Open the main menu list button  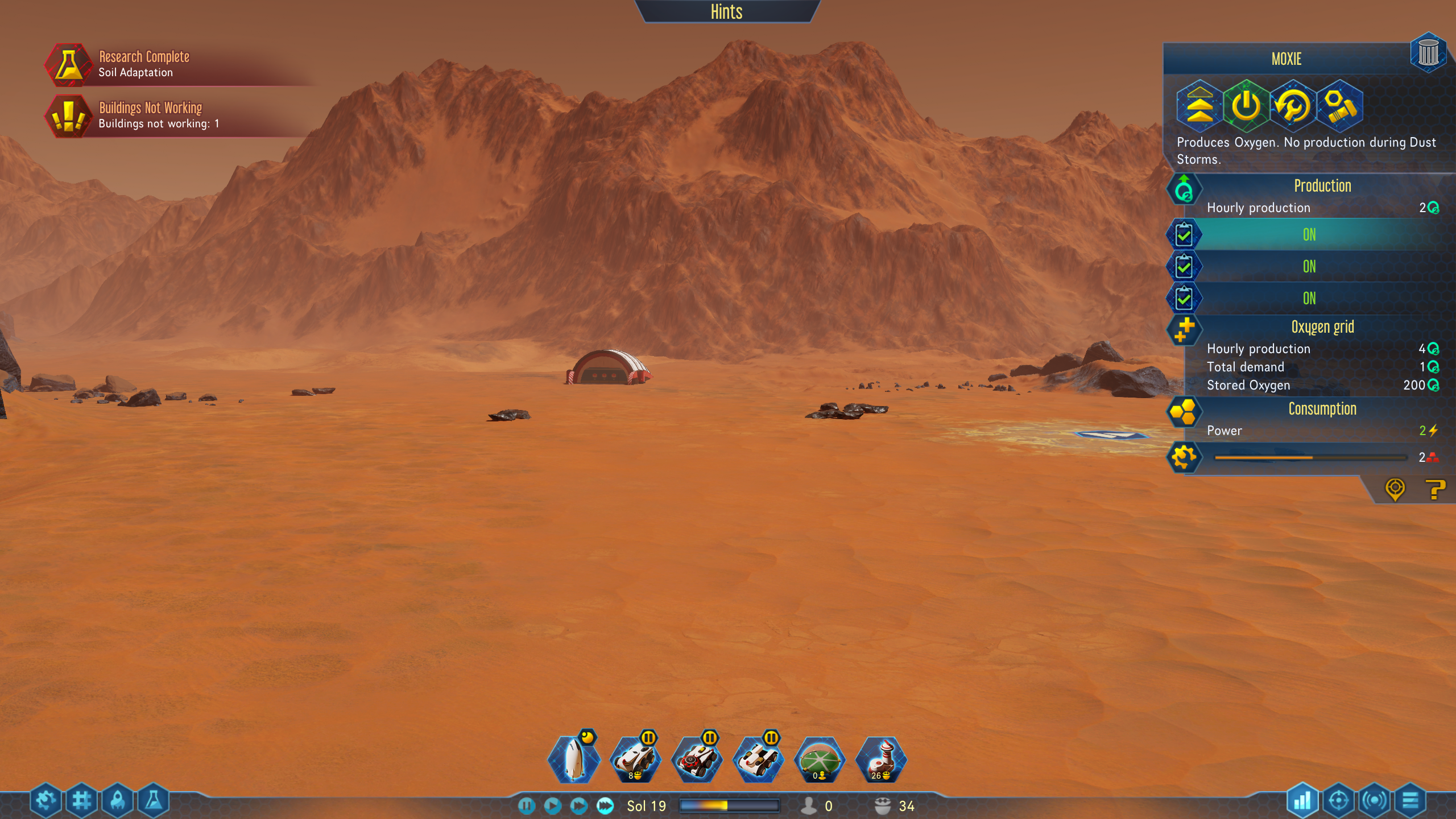point(1410,801)
